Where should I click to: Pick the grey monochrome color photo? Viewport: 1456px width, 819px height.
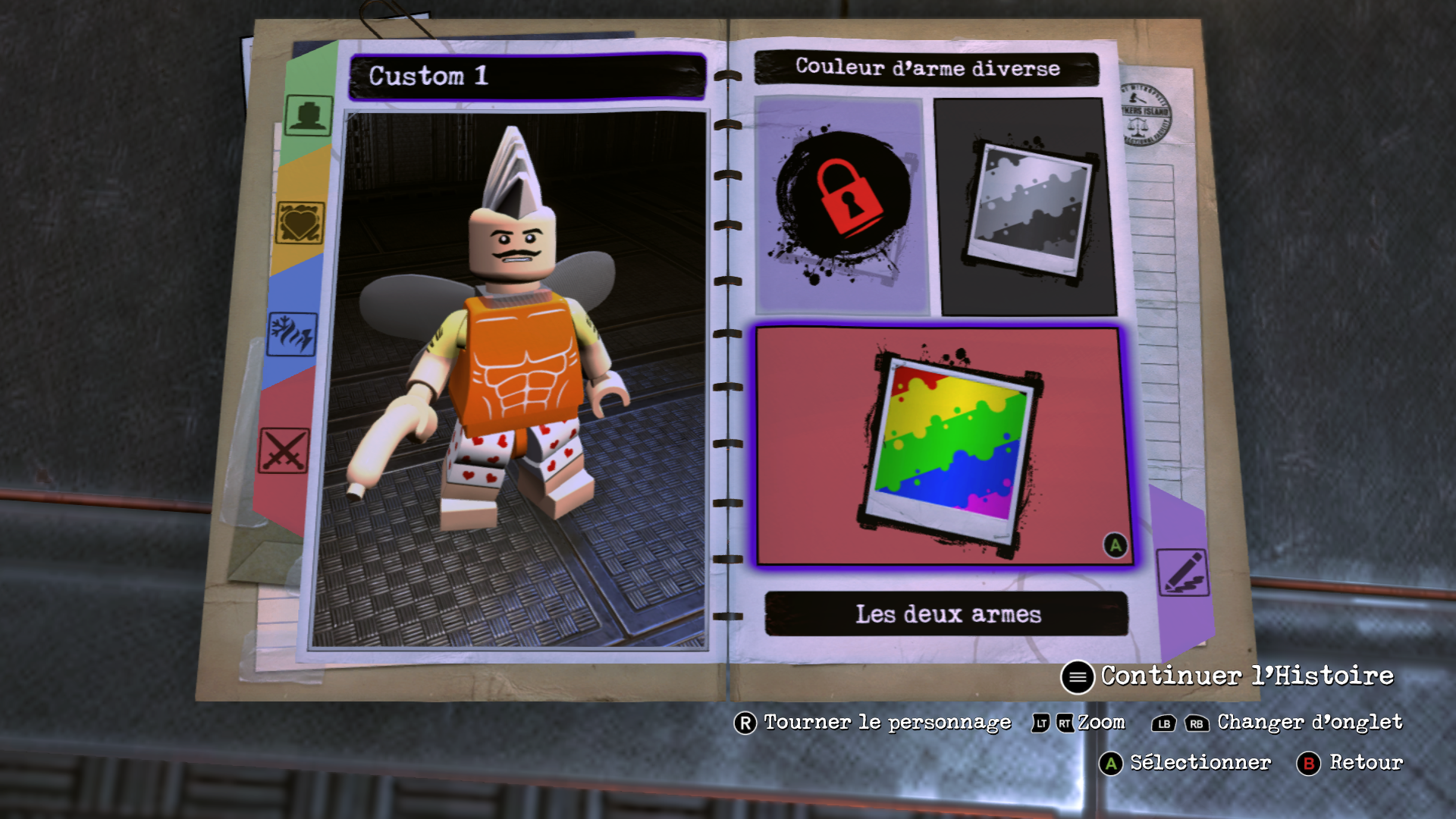pos(1028,206)
